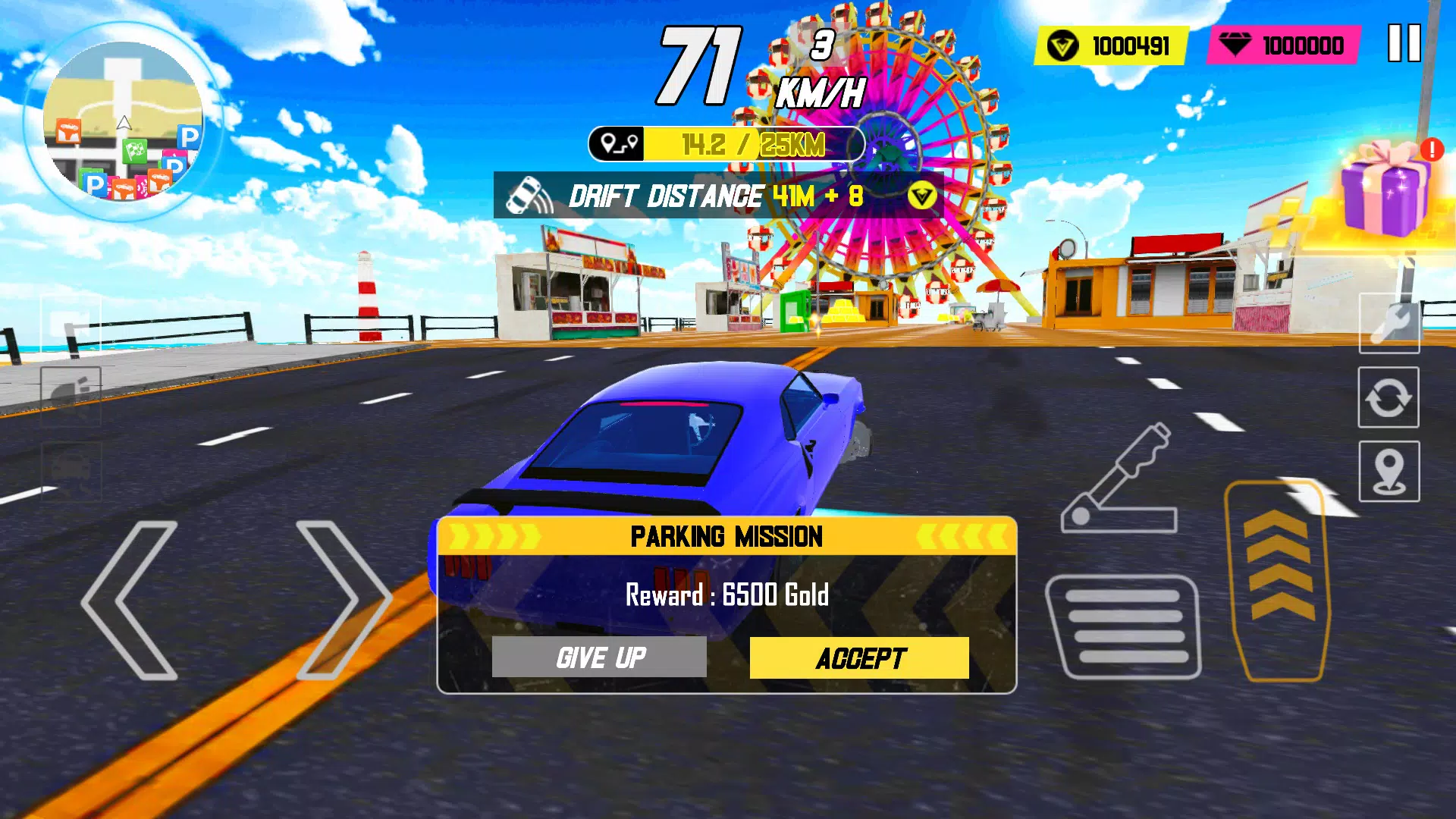Tap the diamond currency counter
This screenshot has height=819, width=1456.
click(x=1282, y=45)
